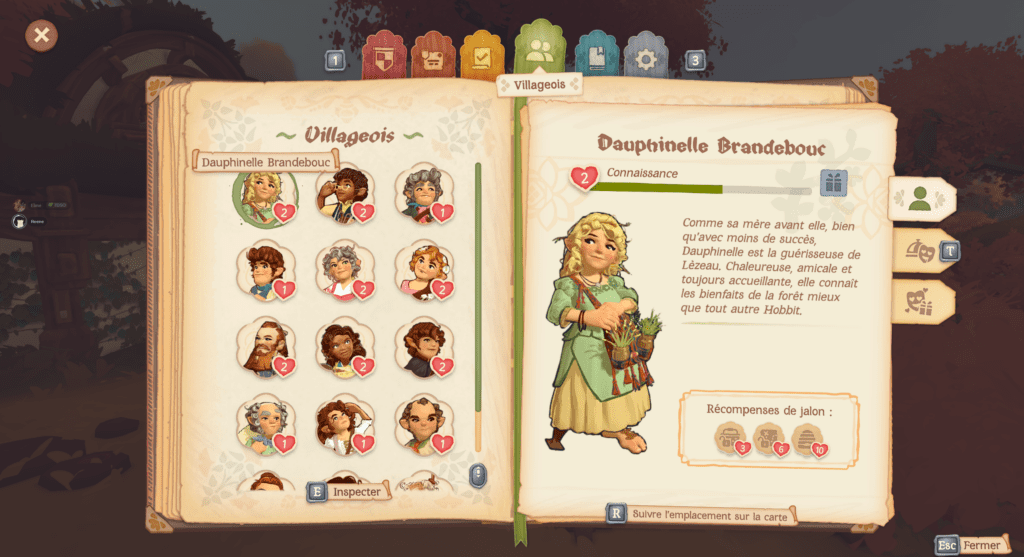Click the Fermer button
1024x557 pixels.
pyautogui.click(x=970, y=545)
